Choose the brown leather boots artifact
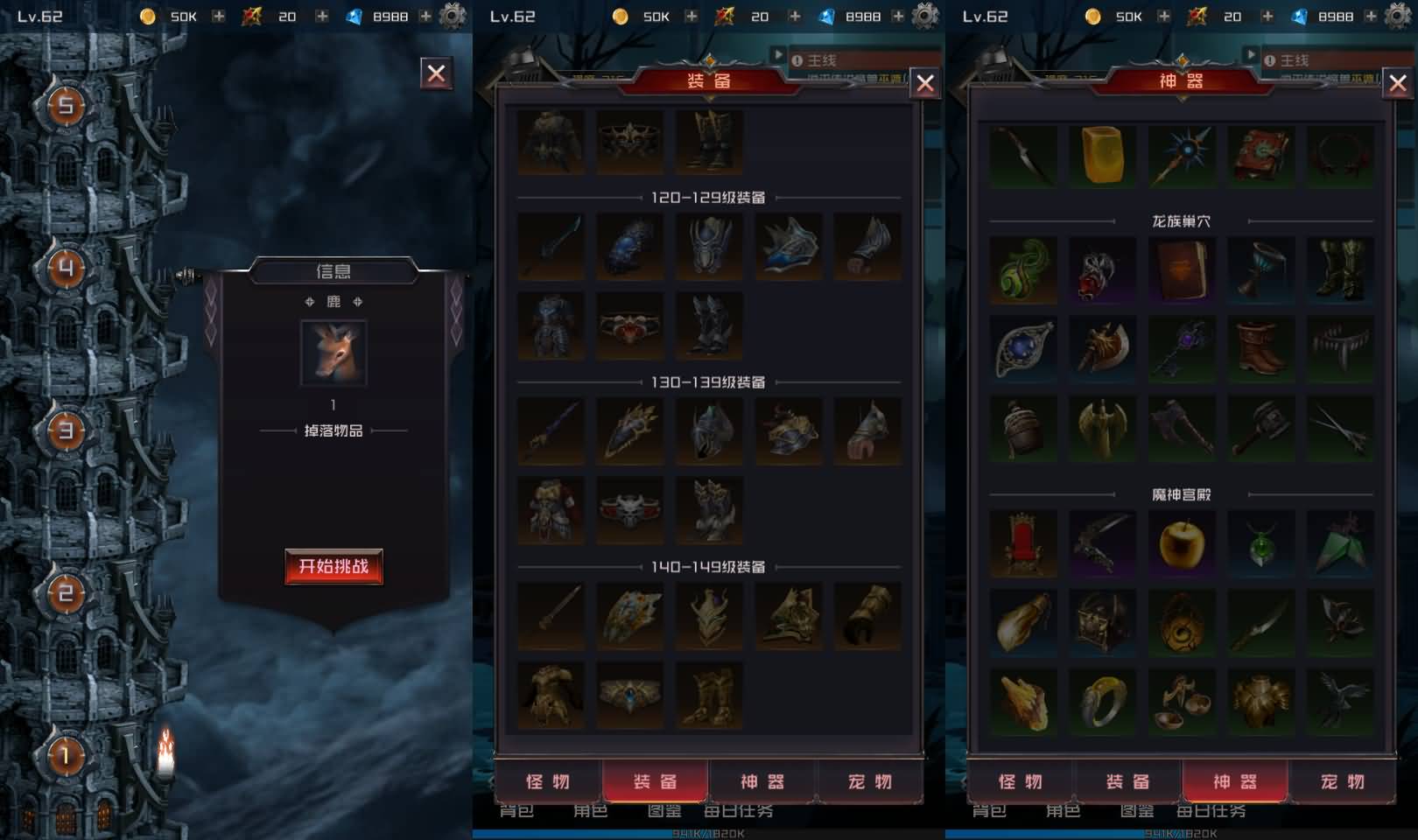This screenshot has height=840, width=1418. (1260, 348)
